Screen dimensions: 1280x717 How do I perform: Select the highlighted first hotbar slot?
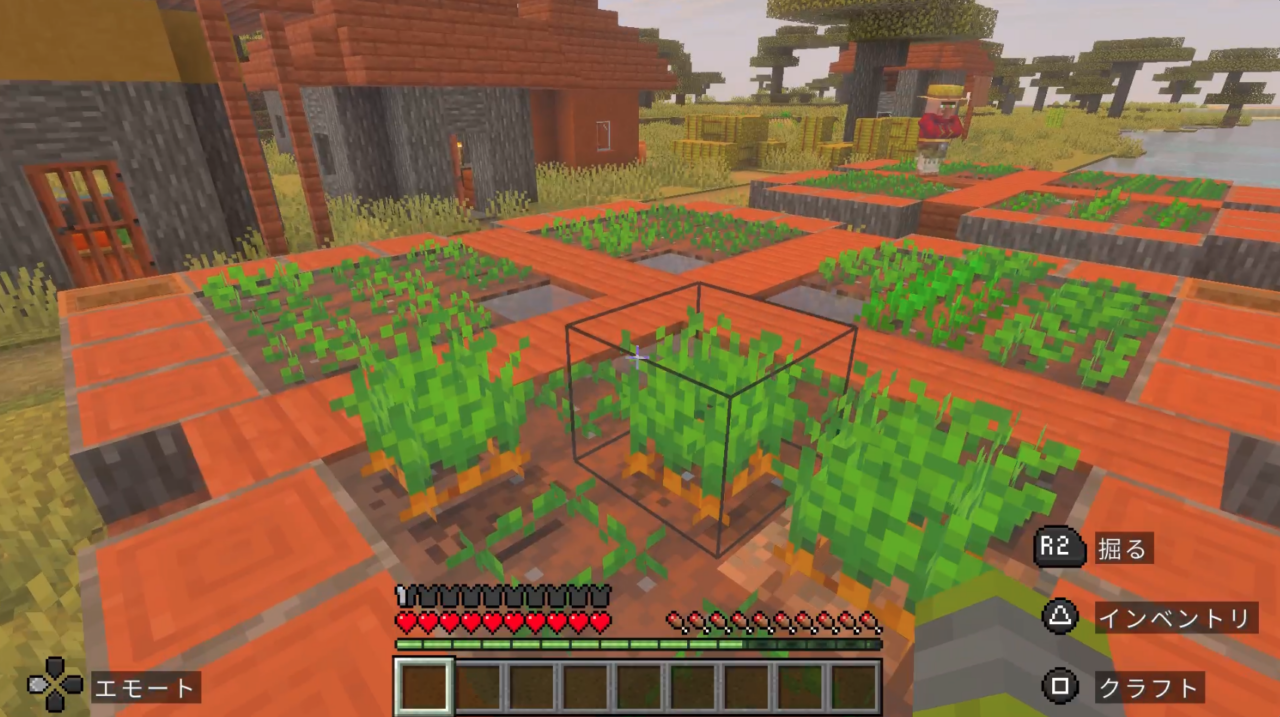point(424,687)
